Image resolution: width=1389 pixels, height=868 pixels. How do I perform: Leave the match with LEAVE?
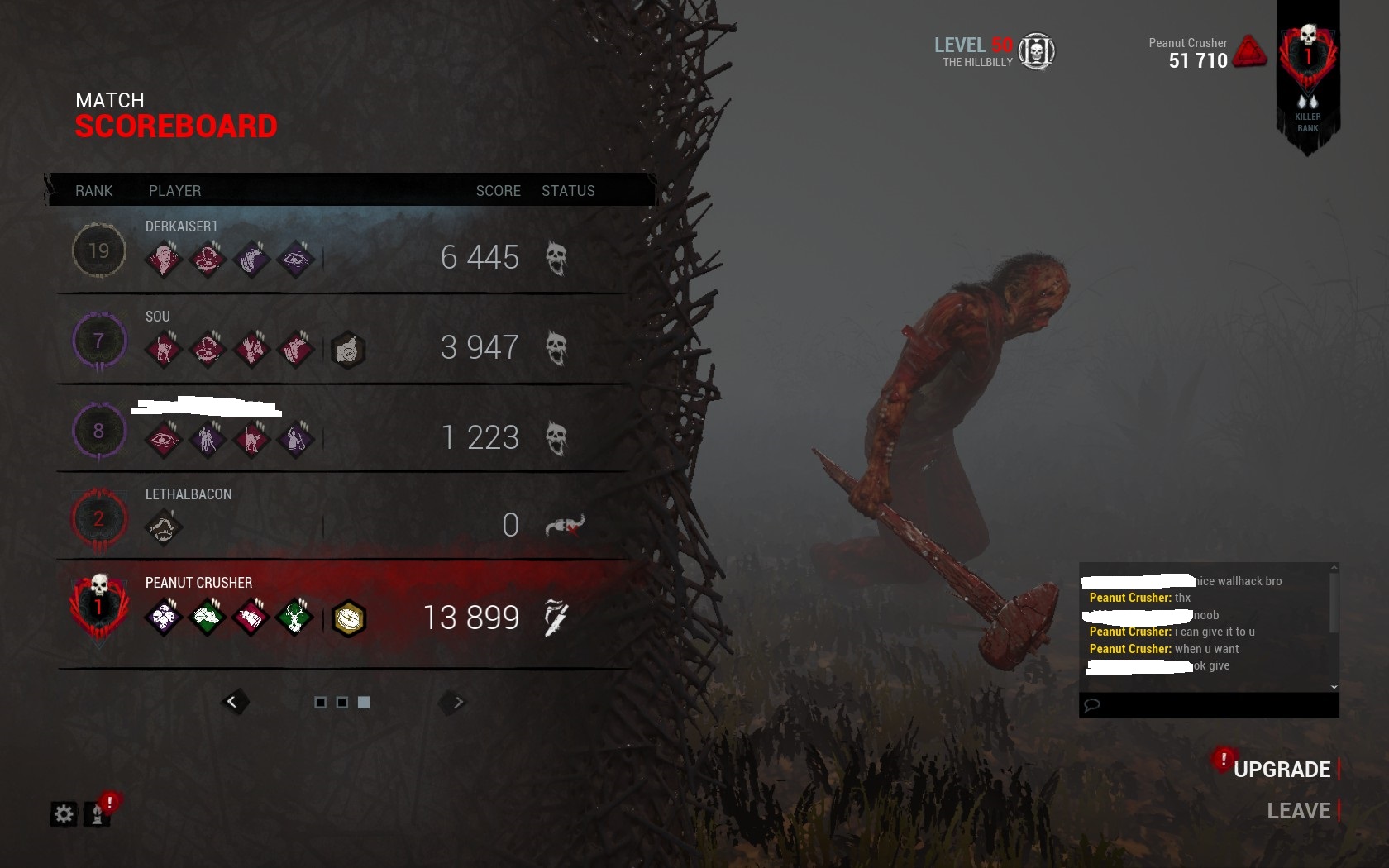click(1298, 811)
